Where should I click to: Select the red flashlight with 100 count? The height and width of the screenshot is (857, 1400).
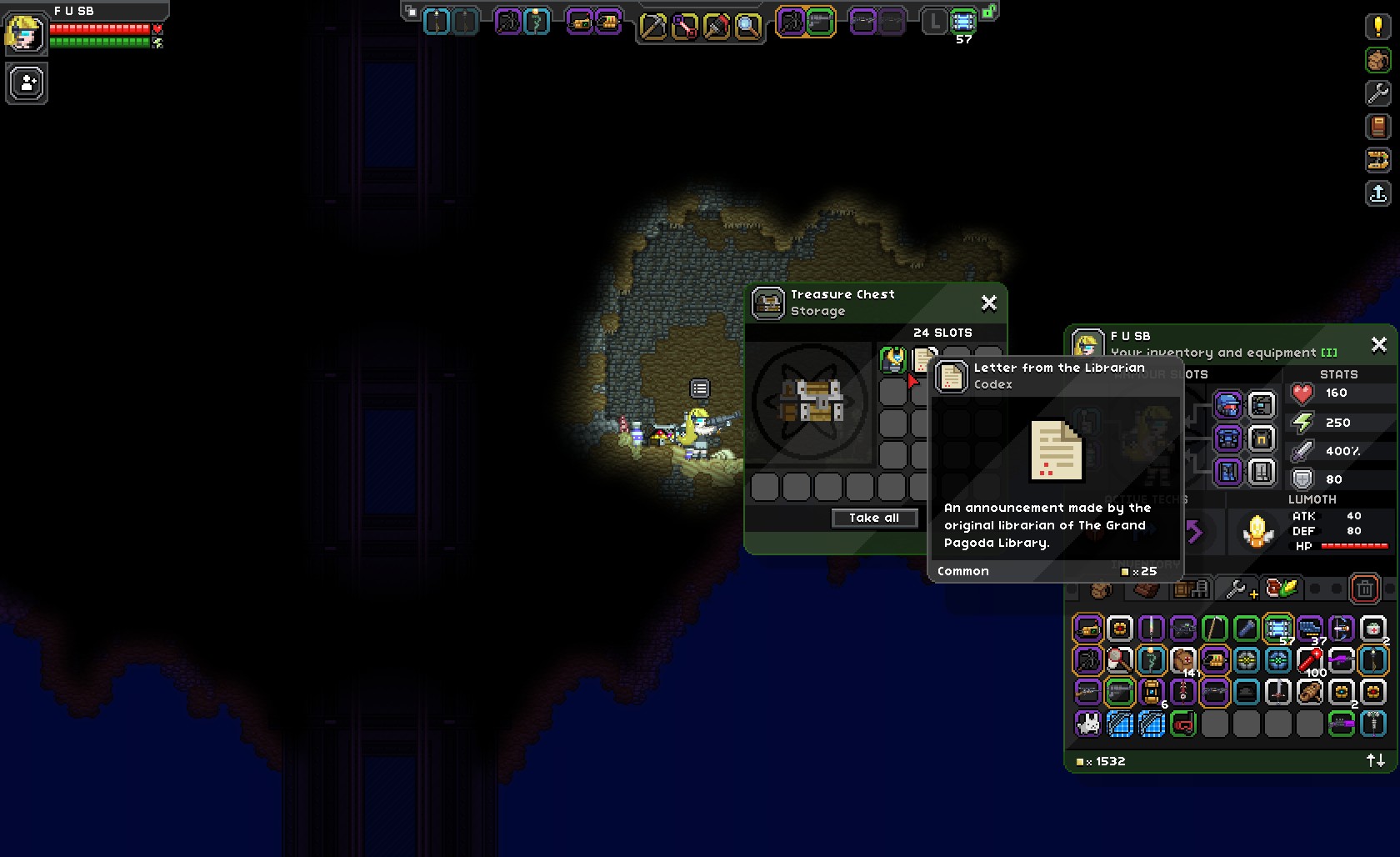1309,660
